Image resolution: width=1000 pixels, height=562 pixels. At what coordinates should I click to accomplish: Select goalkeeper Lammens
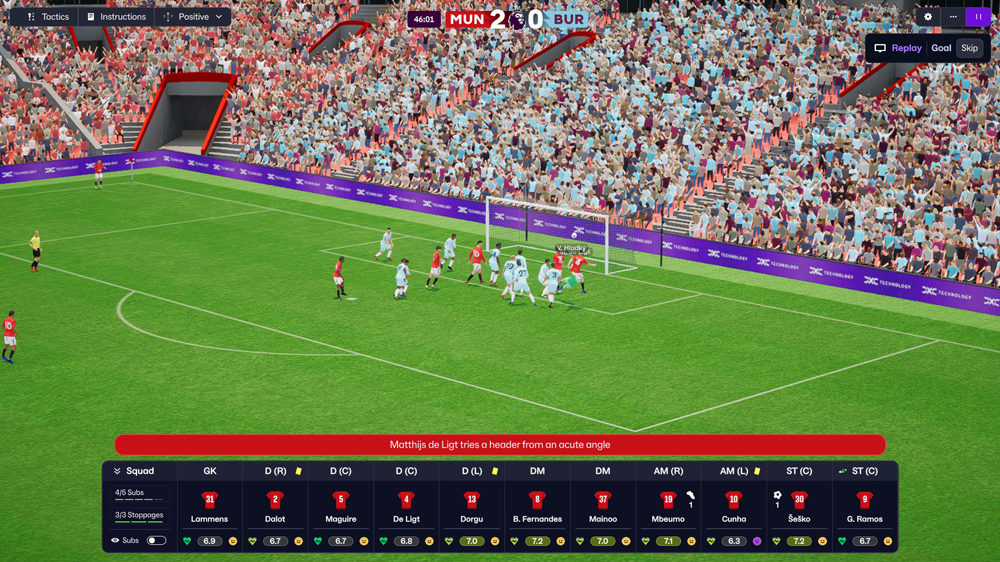pyautogui.click(x=210, y=505)
